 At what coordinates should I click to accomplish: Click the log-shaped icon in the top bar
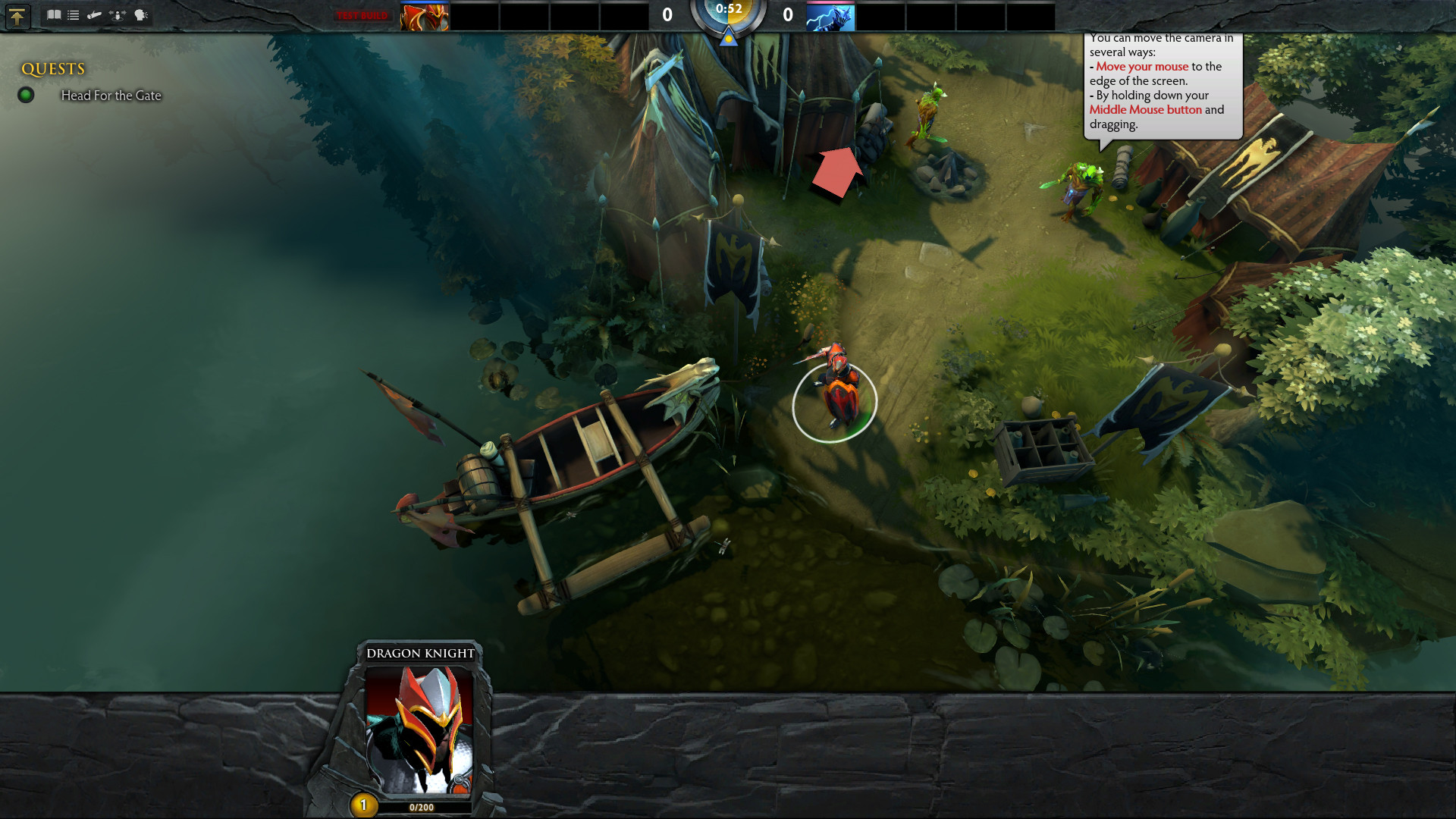click(95, 14)
